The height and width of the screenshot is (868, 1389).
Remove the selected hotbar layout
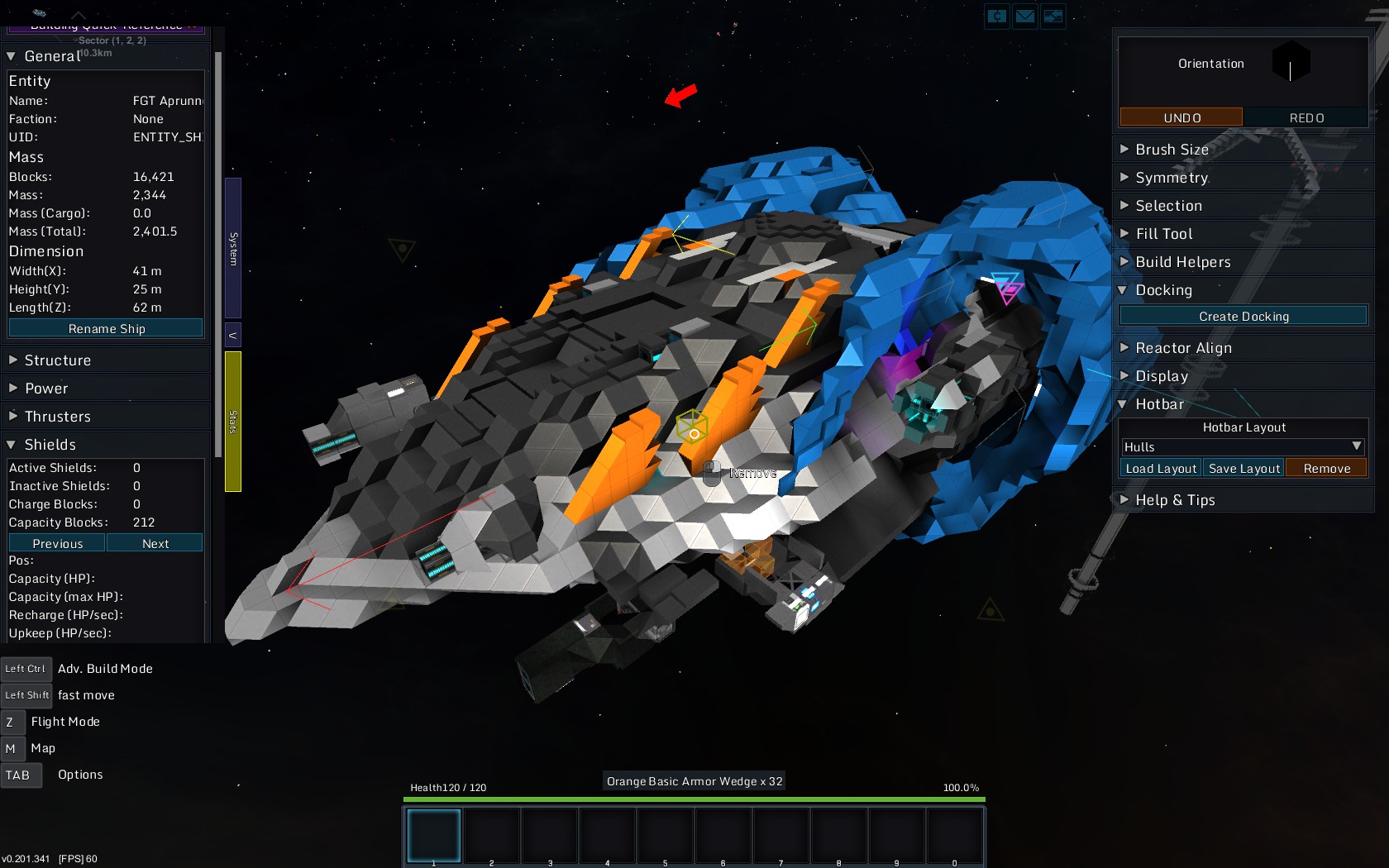(x=1326, y=468)
